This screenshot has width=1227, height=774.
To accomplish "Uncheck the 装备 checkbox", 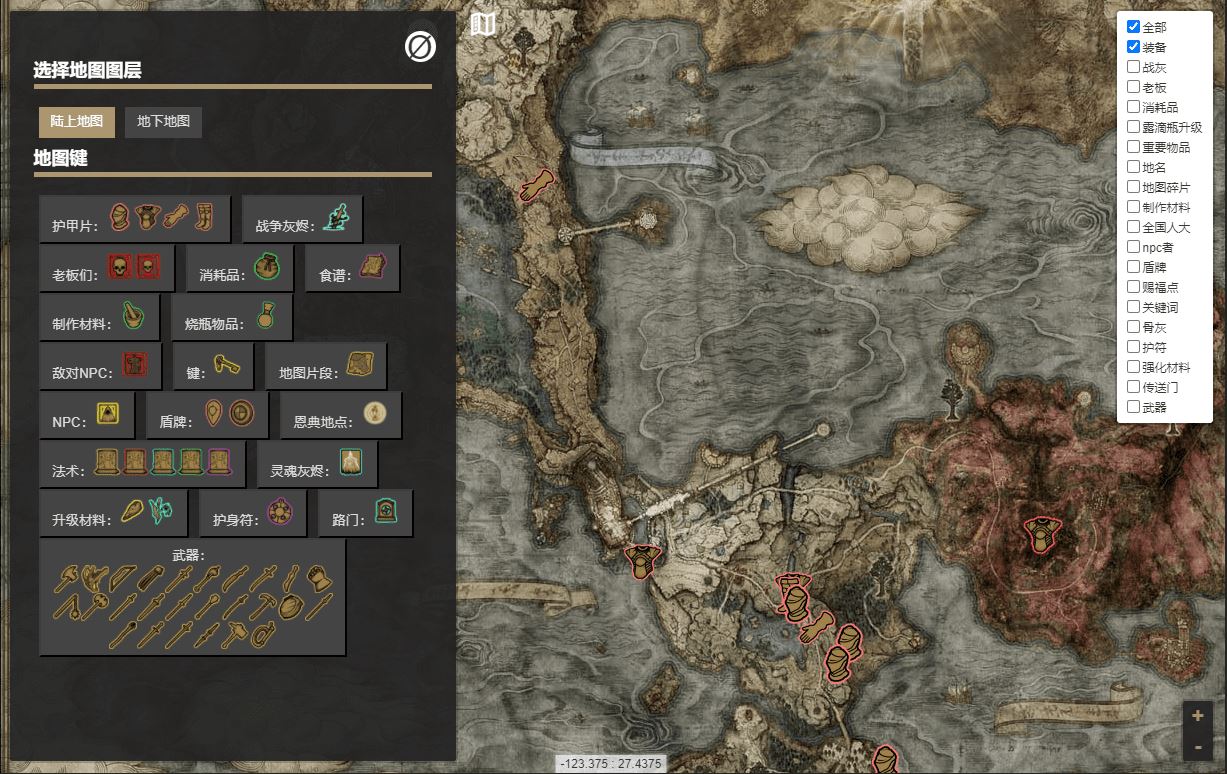I will coord(1133,47).
